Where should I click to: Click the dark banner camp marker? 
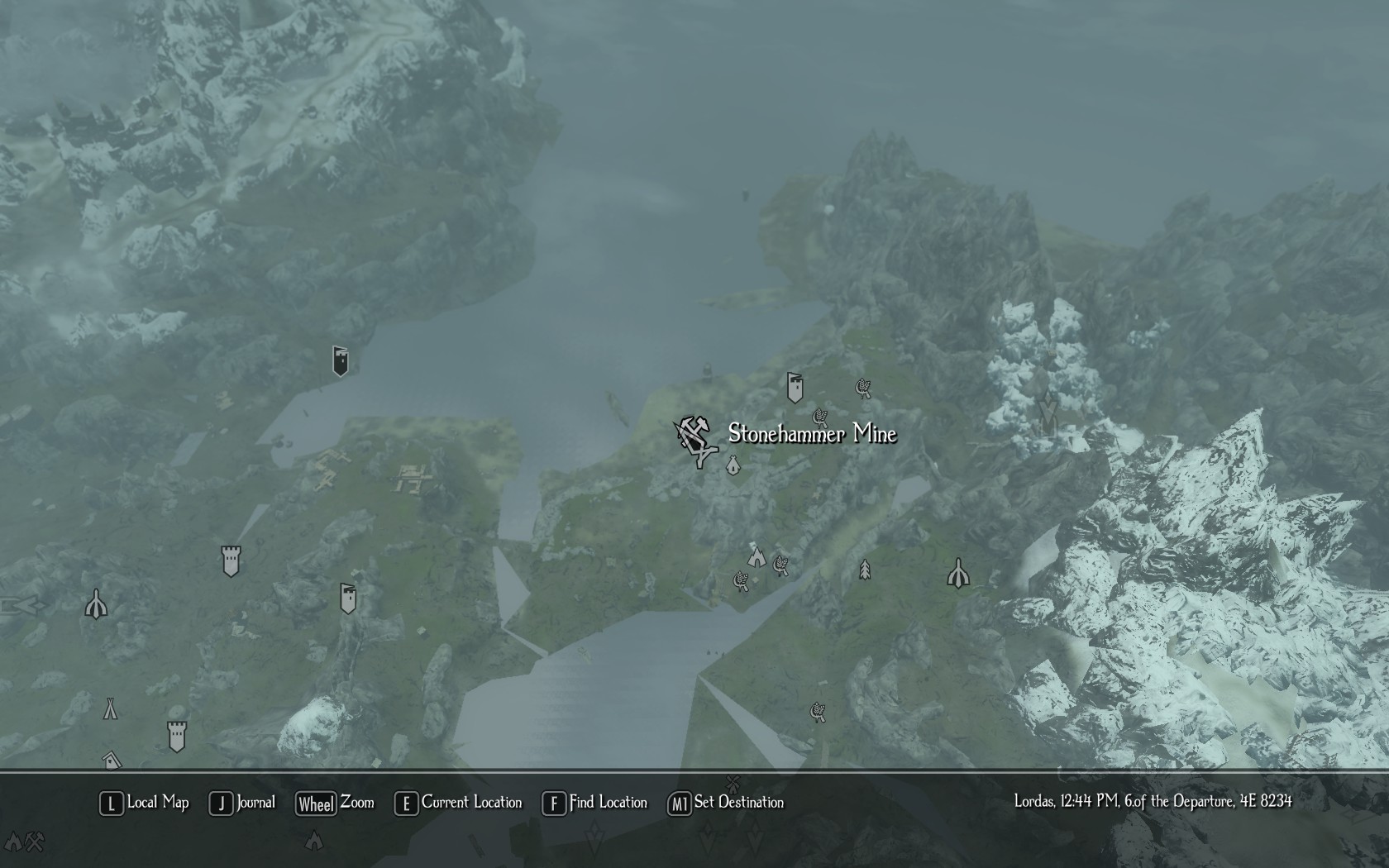point(340,360)
